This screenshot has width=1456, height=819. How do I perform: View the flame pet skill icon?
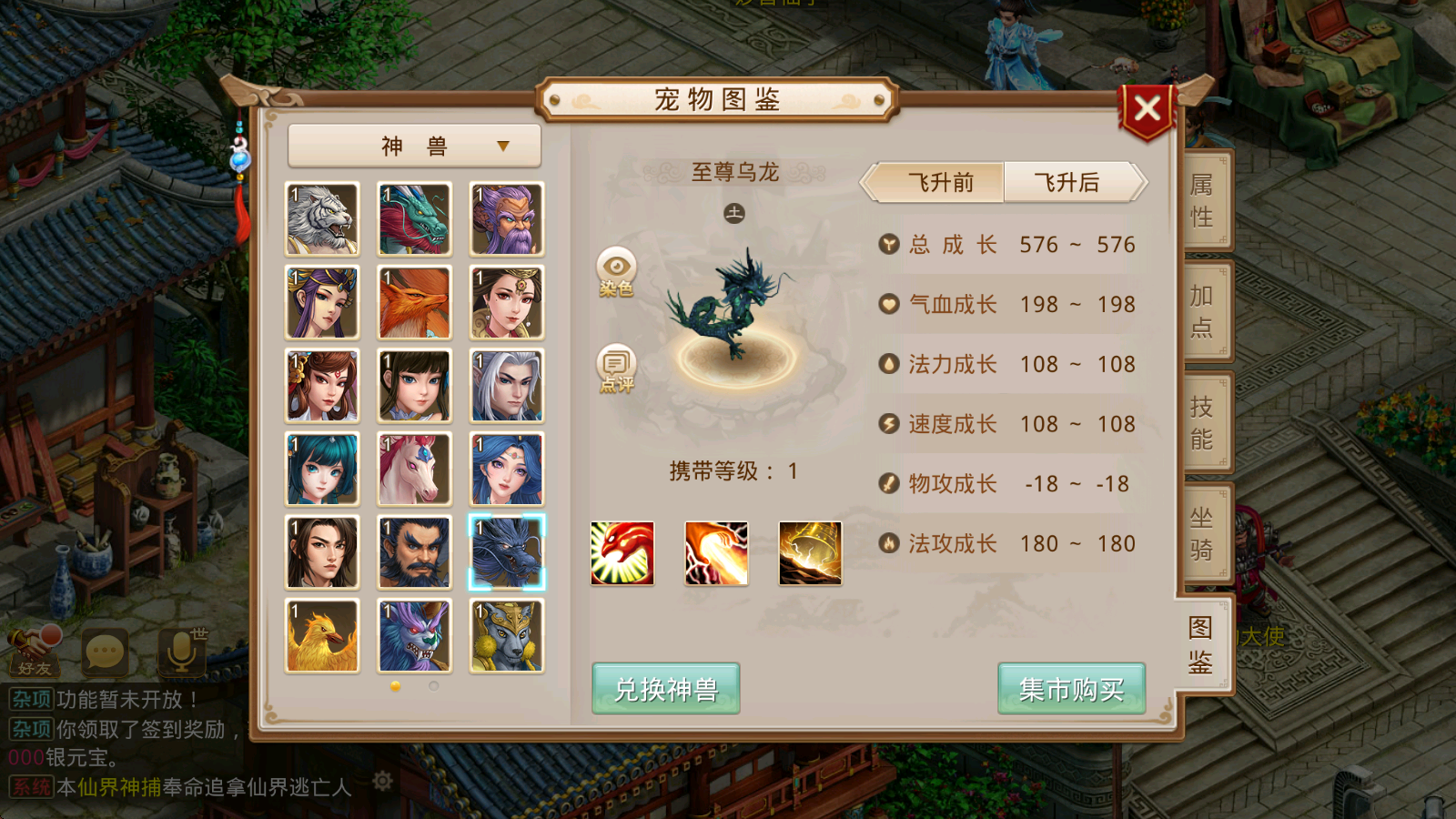tap(716, 552)
